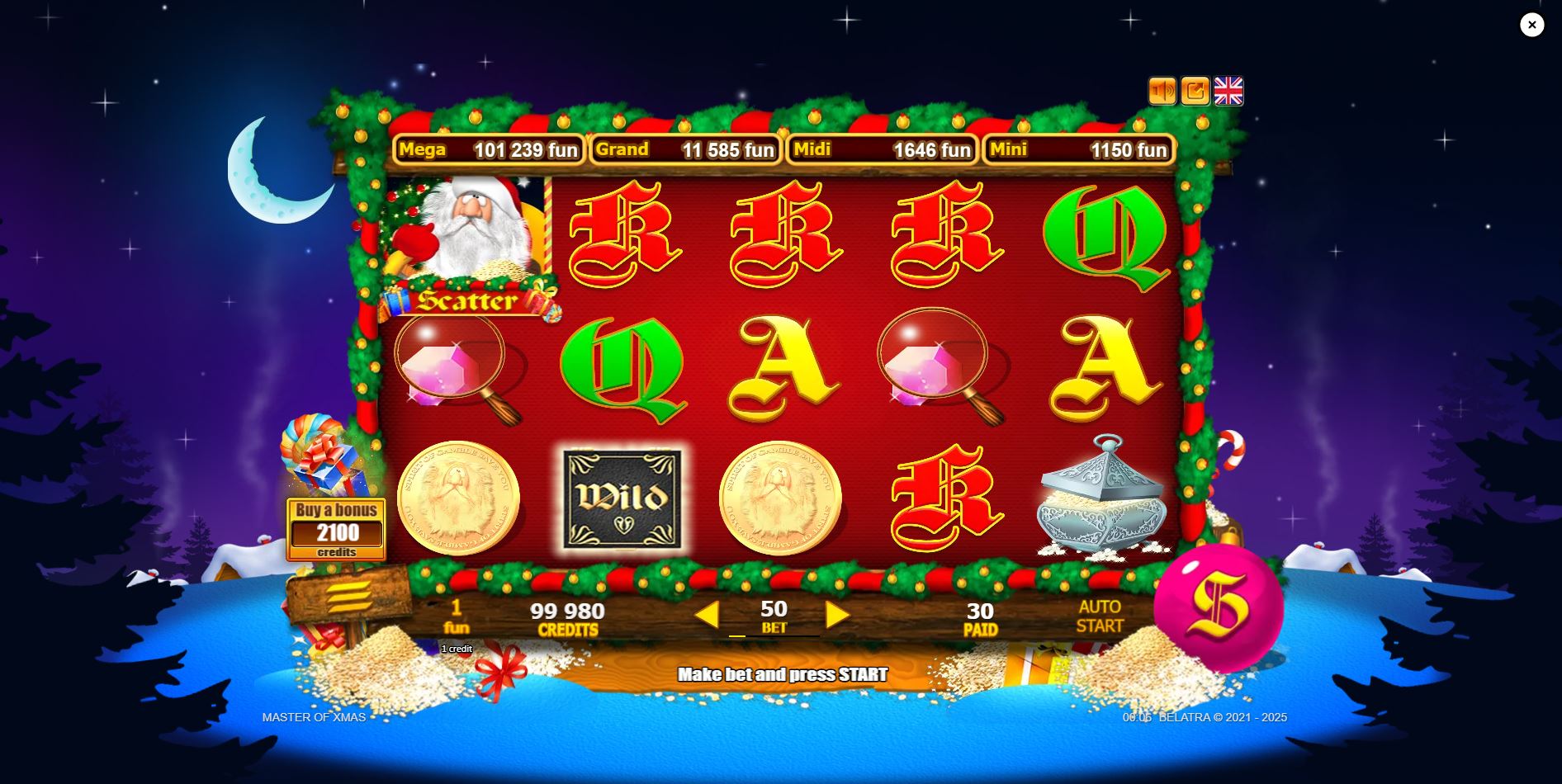This screenshot has width=1562, height=784.
Task: Click Make bet and press START text
Action: click(783, 673)
